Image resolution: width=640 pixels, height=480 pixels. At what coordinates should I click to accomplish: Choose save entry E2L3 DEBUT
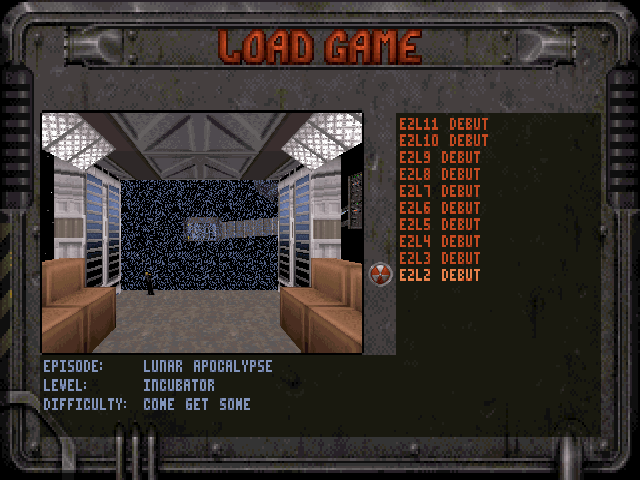(439, 258)
